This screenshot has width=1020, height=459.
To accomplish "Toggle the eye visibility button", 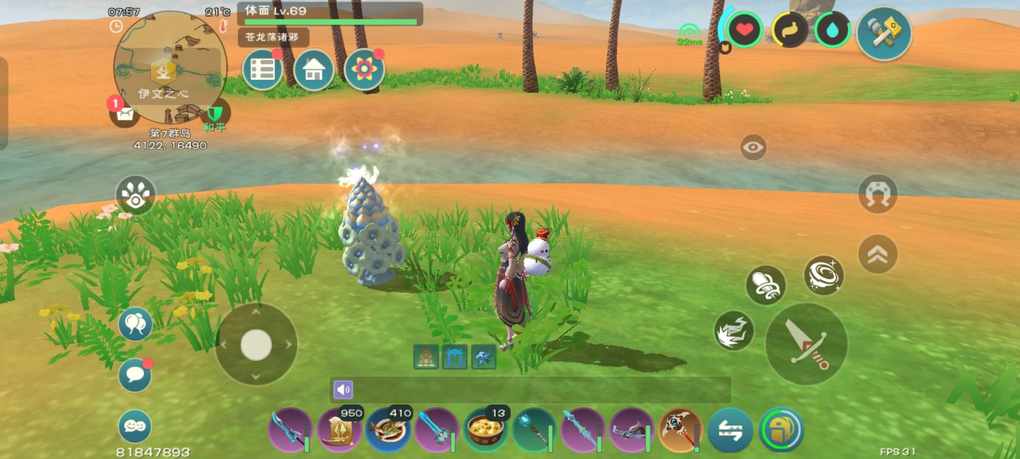I will [x=753, y=148].
